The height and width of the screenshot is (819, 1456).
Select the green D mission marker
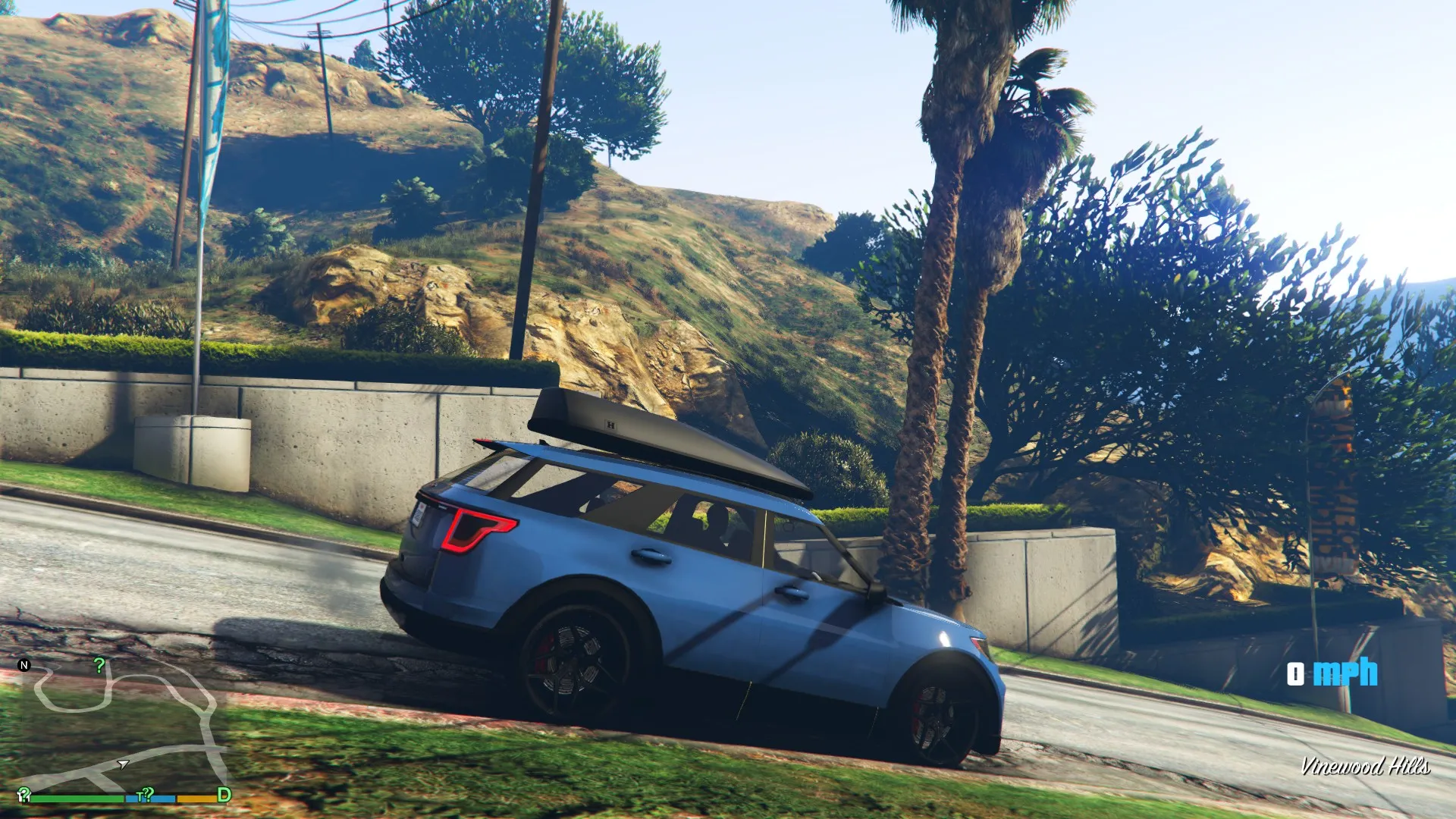(x=224, y=795)
